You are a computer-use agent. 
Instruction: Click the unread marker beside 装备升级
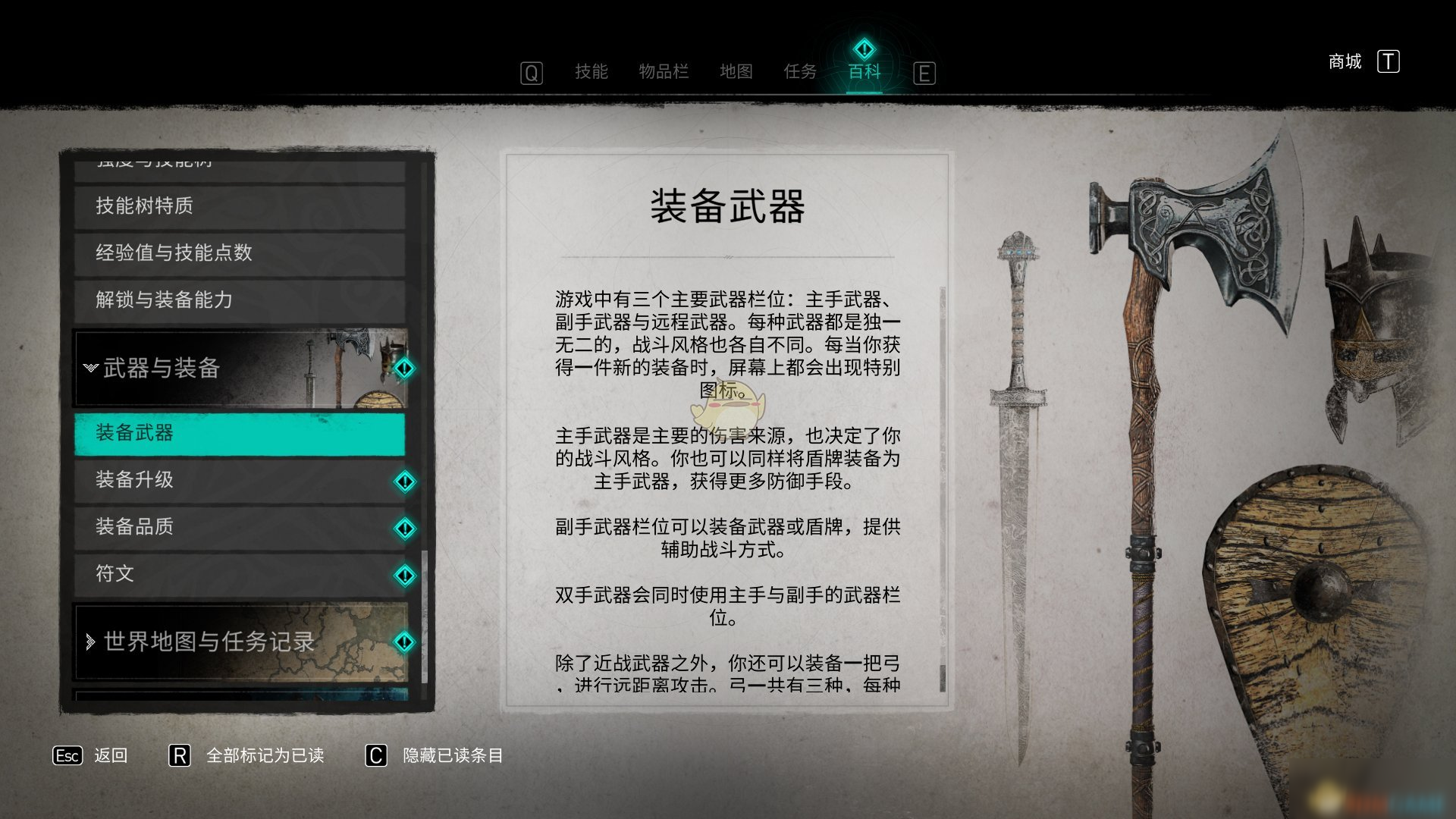coord(406,480)
